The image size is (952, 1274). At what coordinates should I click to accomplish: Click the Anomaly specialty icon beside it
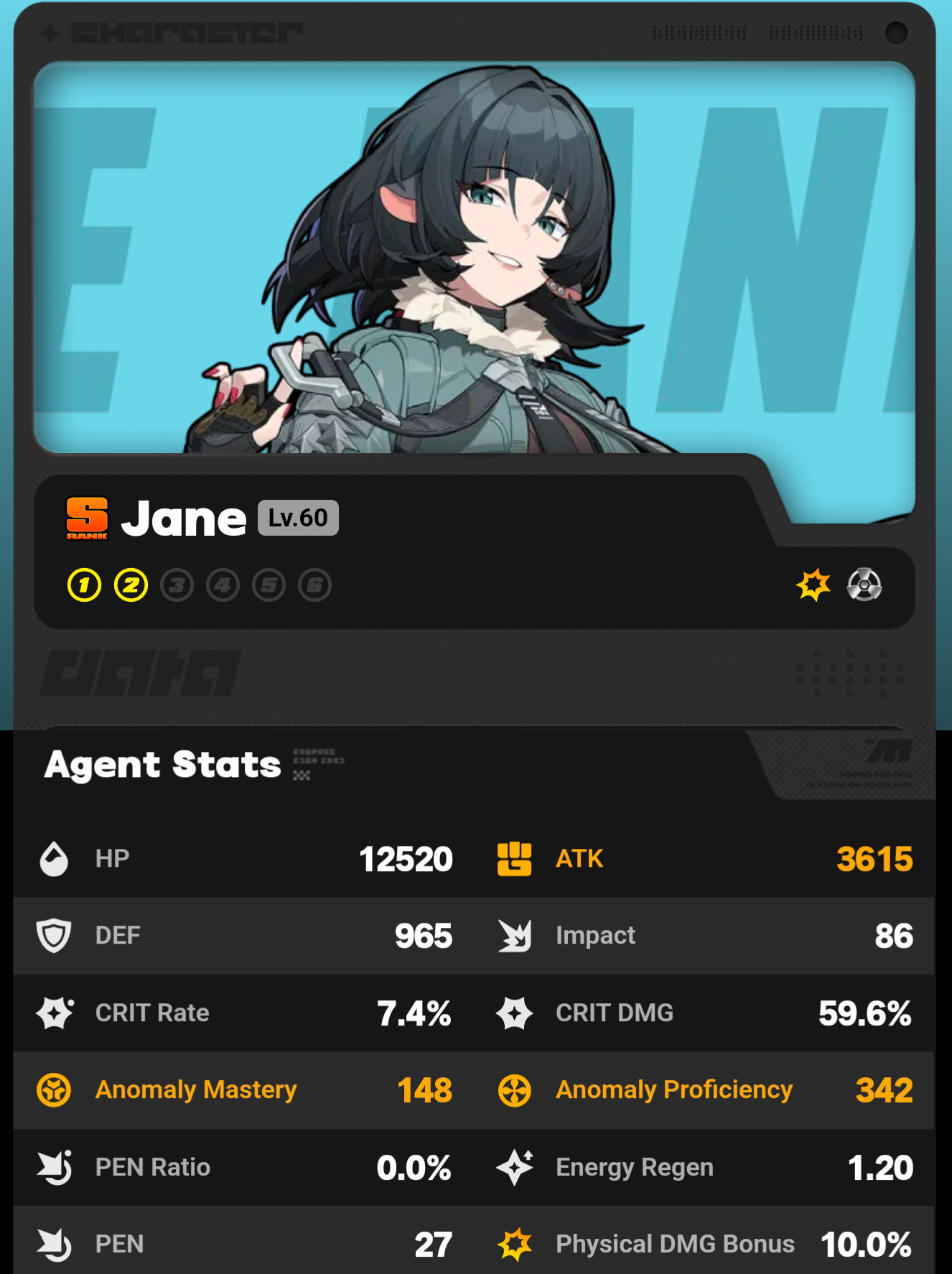coord(866,585)
